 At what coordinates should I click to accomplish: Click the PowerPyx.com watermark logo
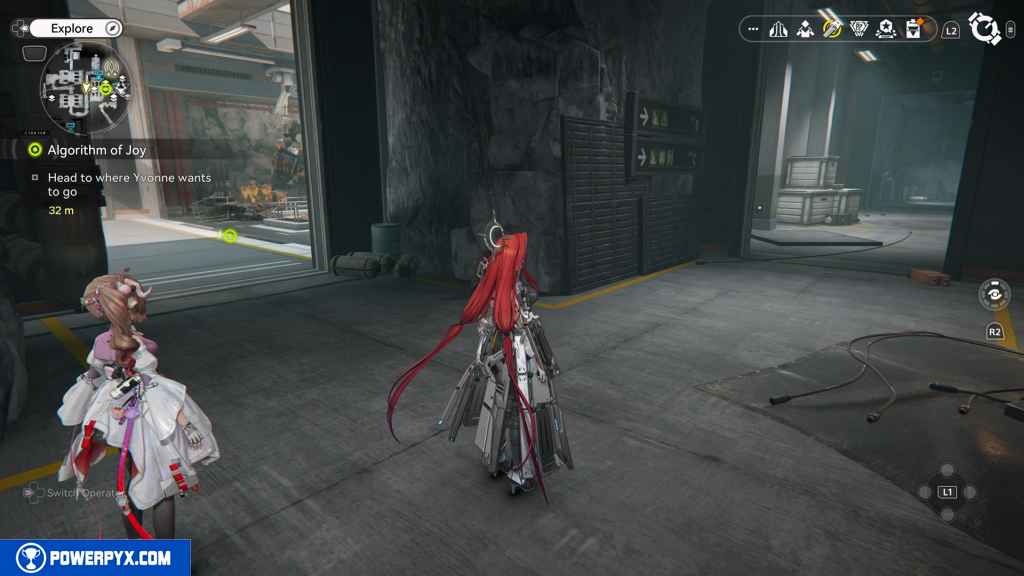[95, 558]
